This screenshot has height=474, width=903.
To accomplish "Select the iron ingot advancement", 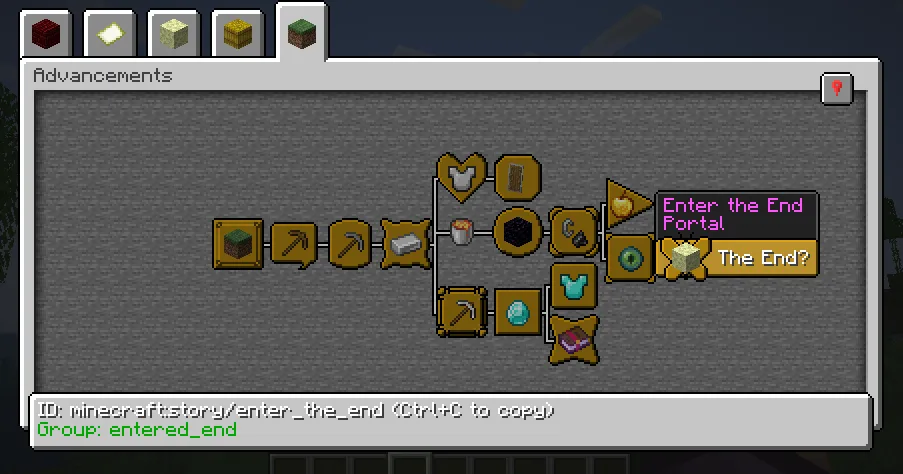I will 407,244.
